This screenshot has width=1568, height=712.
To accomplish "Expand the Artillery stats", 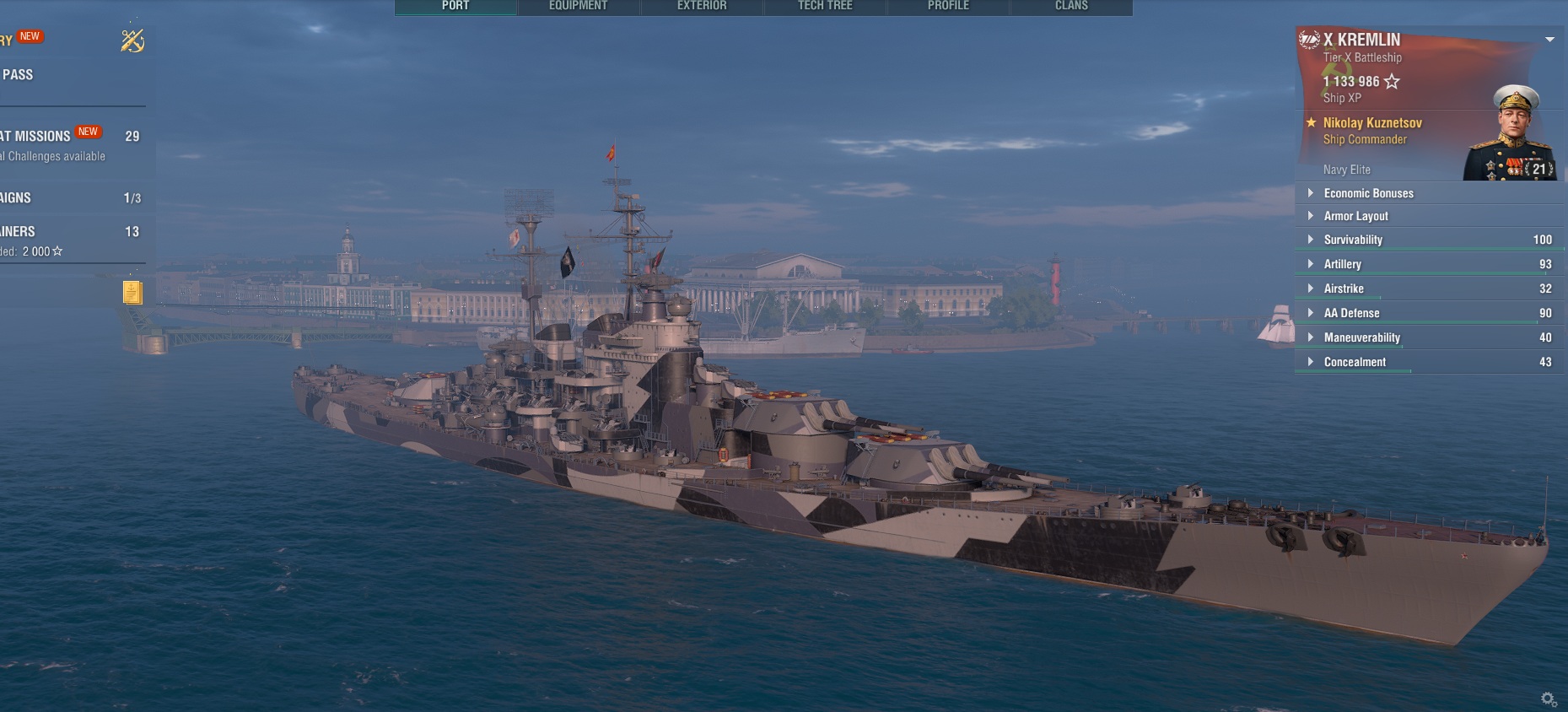I will click(x=1342, y=264).
